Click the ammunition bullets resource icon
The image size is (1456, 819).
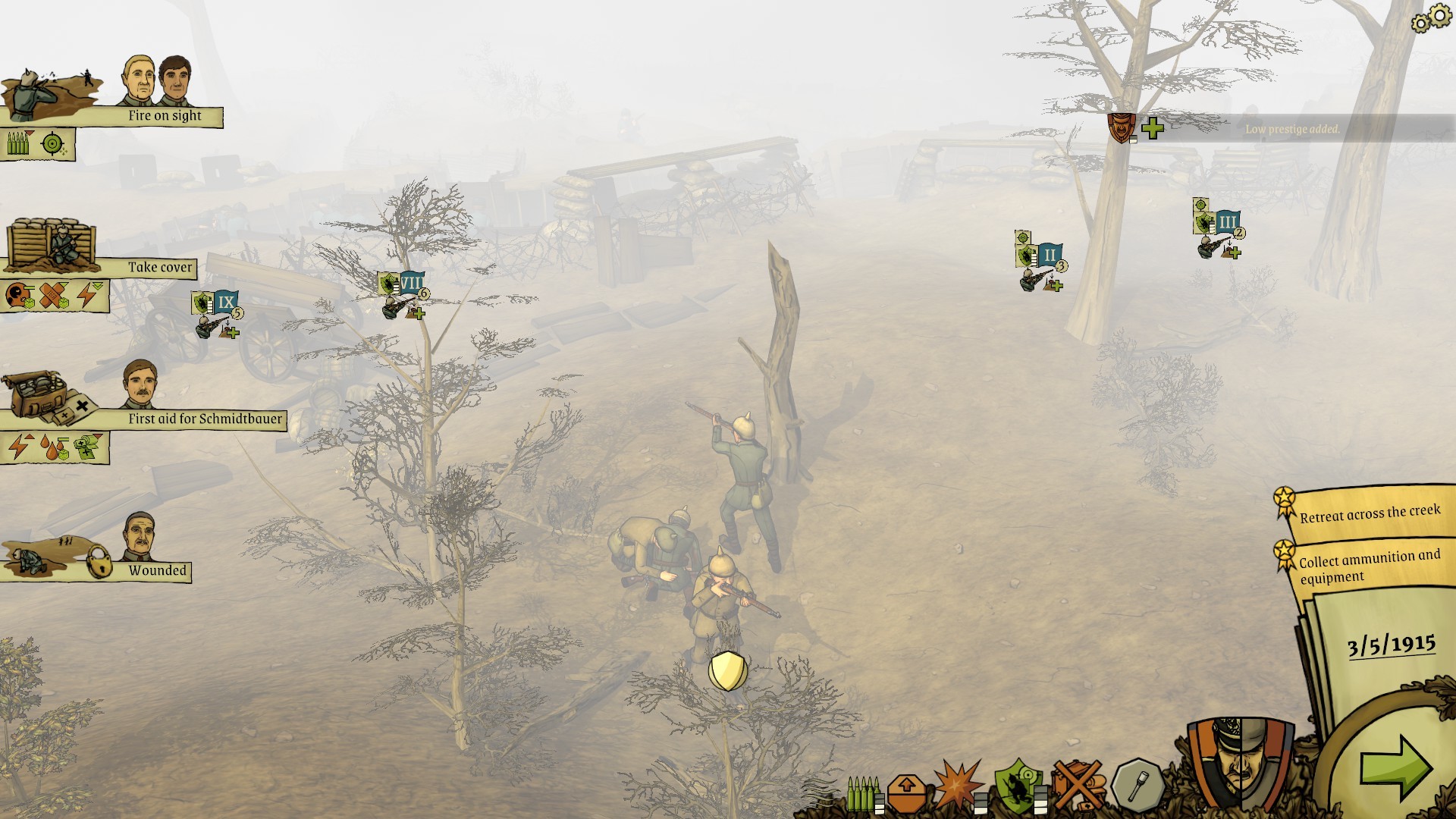coord(863,792)
